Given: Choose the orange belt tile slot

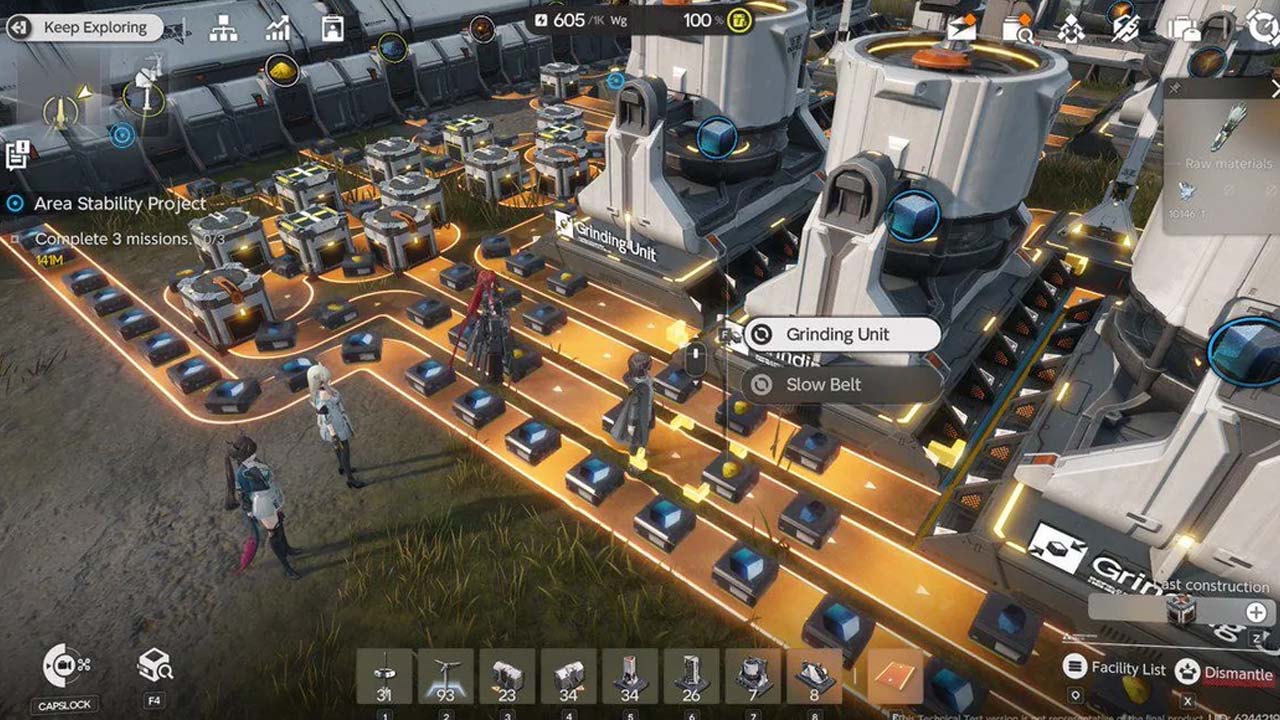Looking at the screenshot, I should pos(895,676).
